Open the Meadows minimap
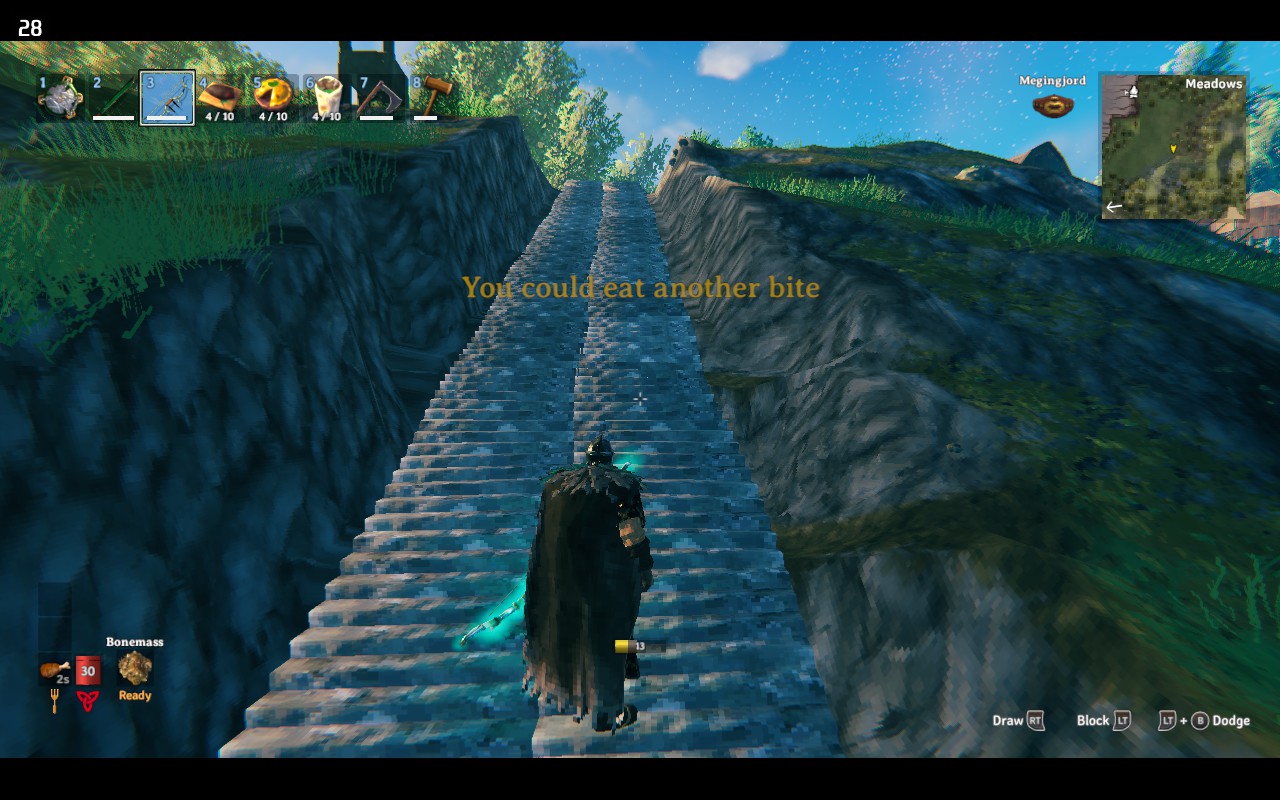Screen dimensions: 1280x800 pos(1174,146)
